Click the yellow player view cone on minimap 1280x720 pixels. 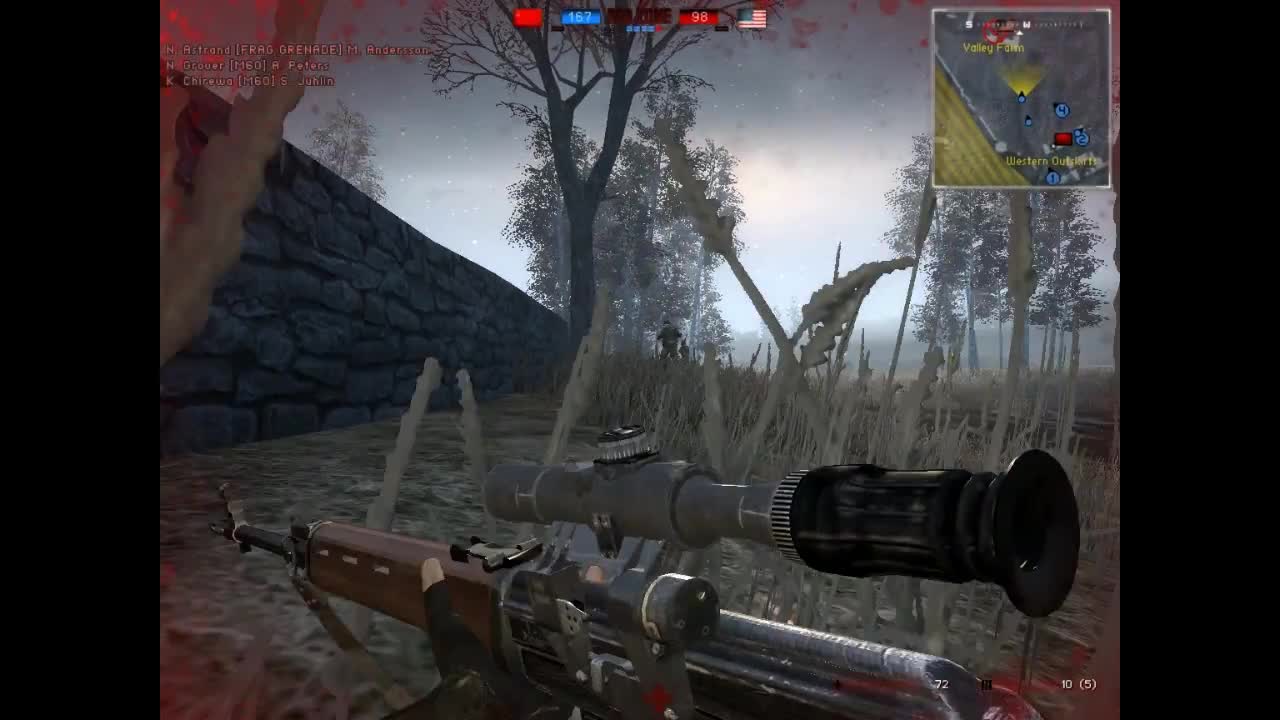click(x=1021, y=82)
